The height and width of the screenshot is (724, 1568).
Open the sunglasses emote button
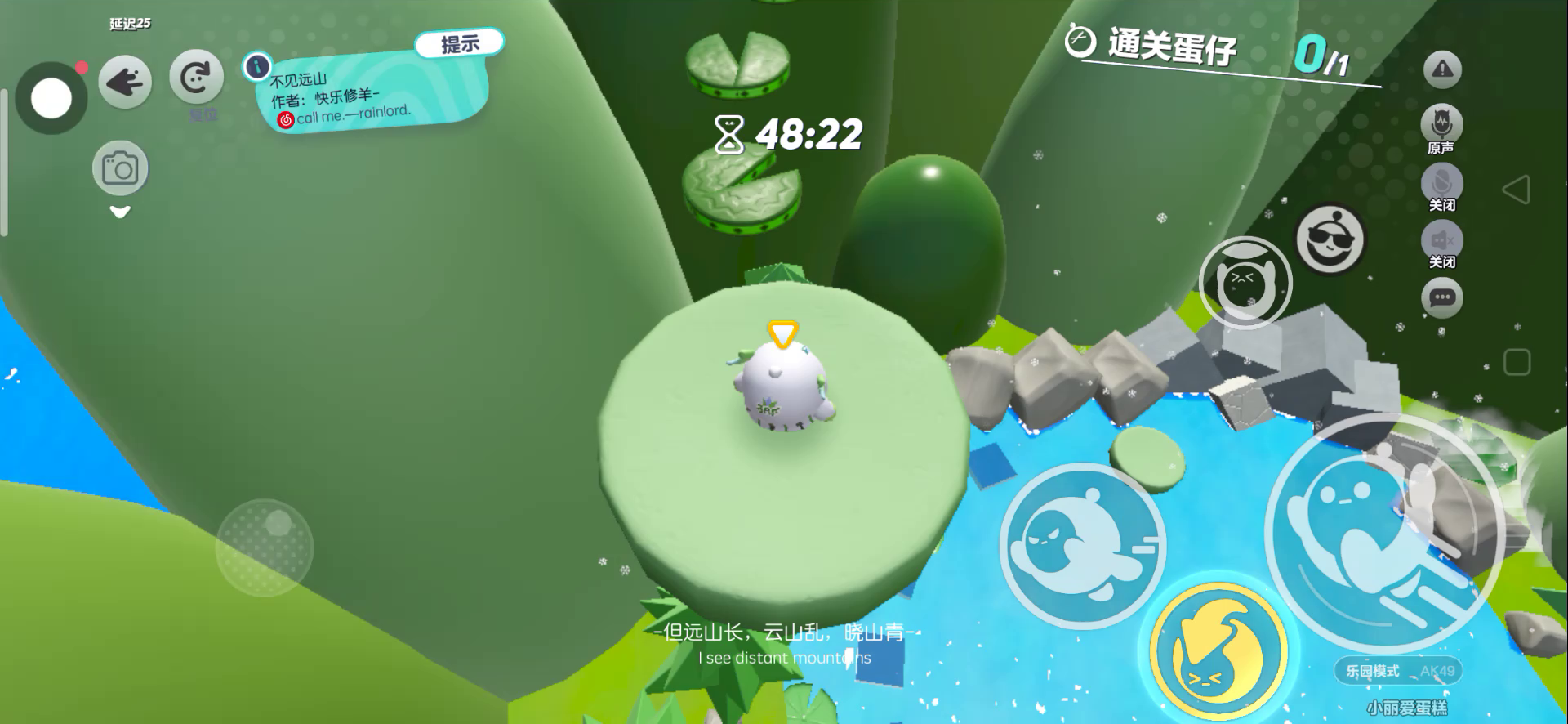pyautogui.click(x=1330, y=239)
